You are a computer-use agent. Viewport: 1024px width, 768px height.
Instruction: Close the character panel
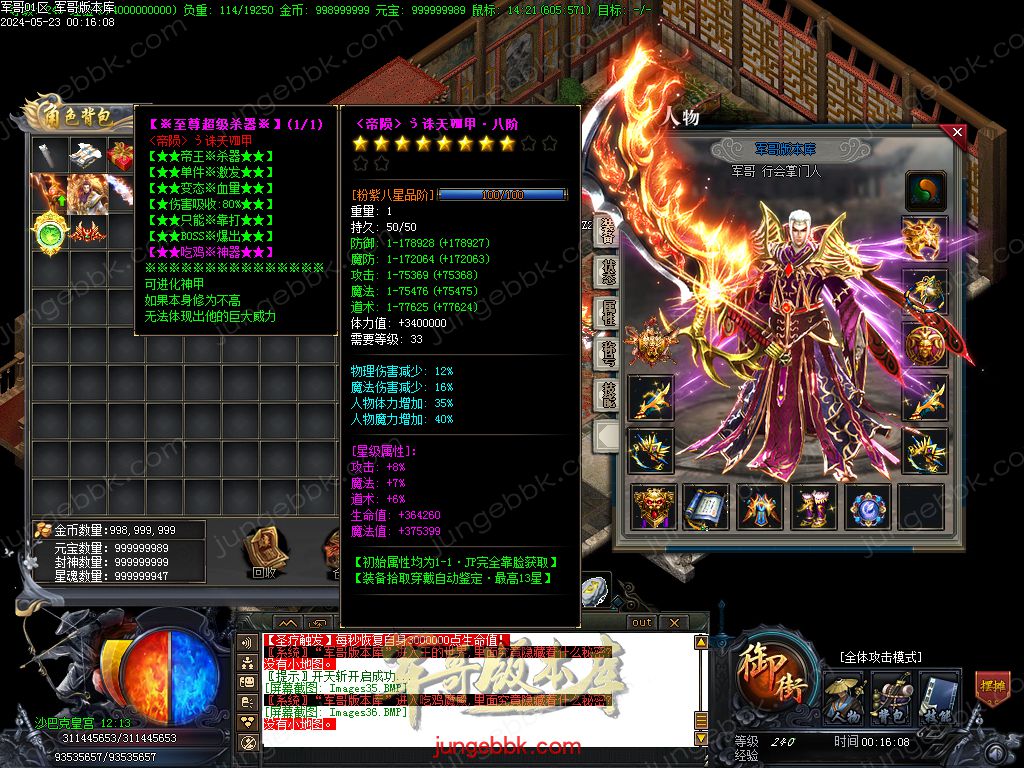pos(957,132)
